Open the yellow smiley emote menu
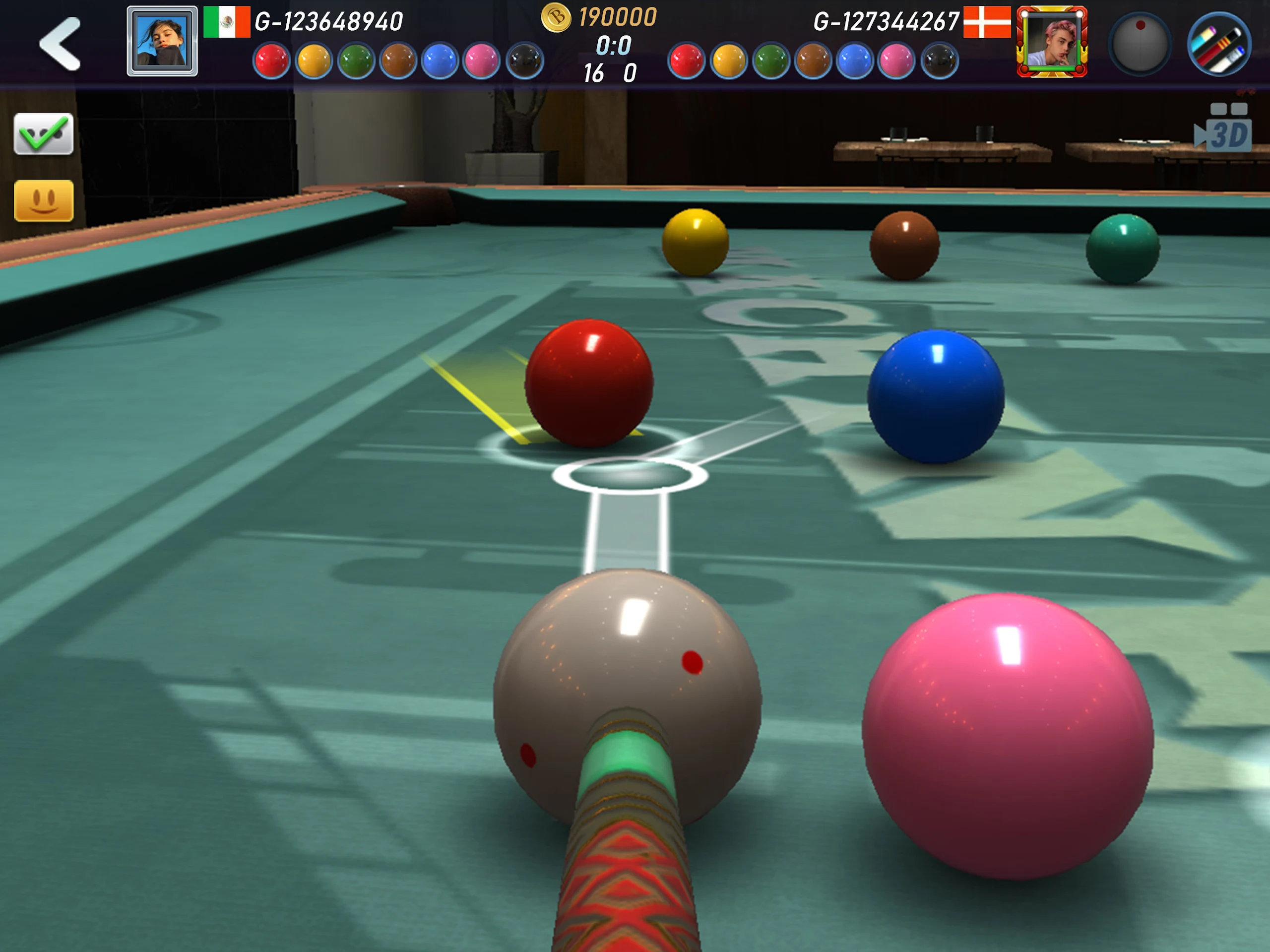Screen dimensions: 1270x952 [44, 200]
